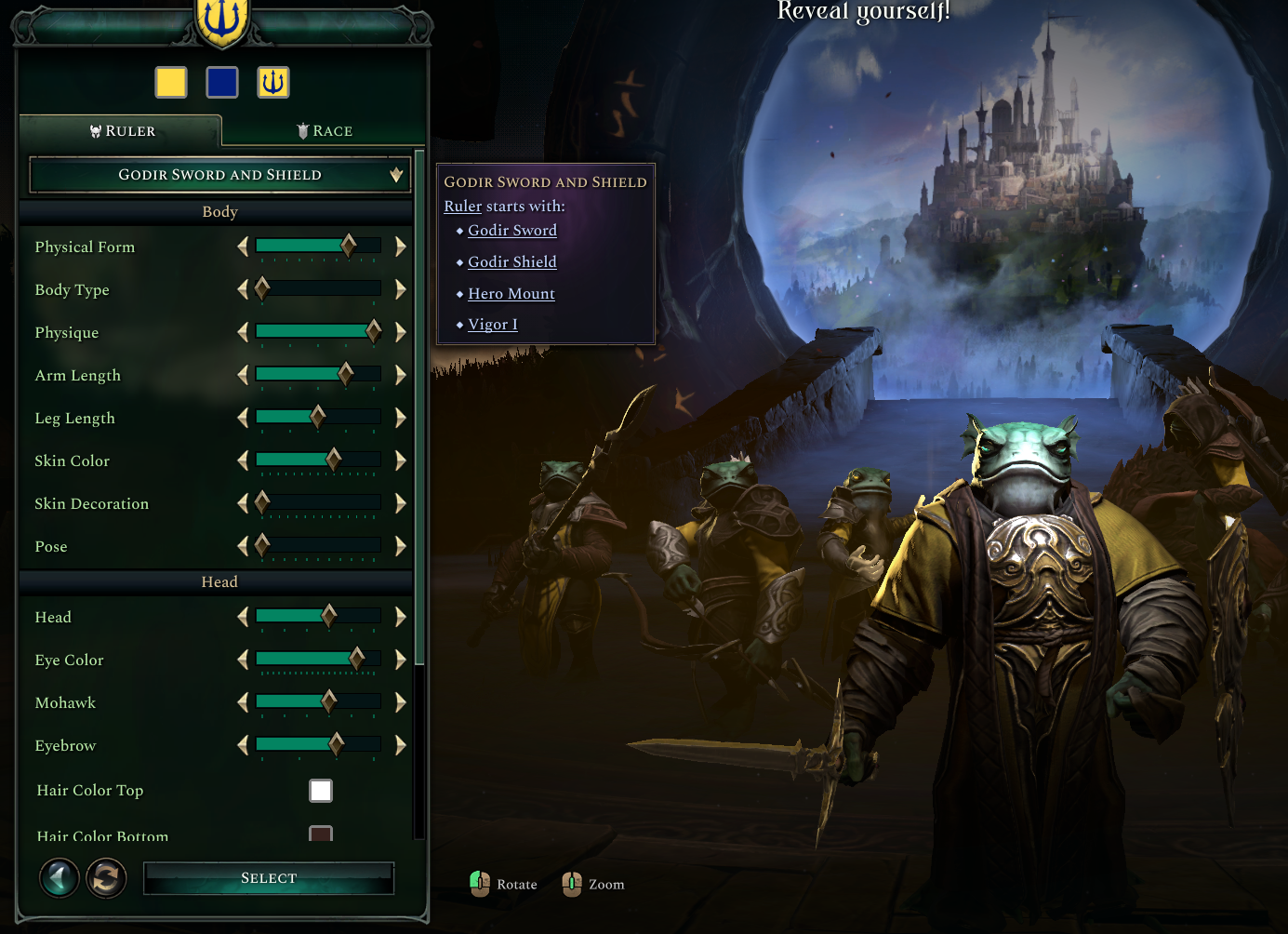Open the Godir Shield link
The width and height of the screenshot is (1288, 934).
pos(512,261)
